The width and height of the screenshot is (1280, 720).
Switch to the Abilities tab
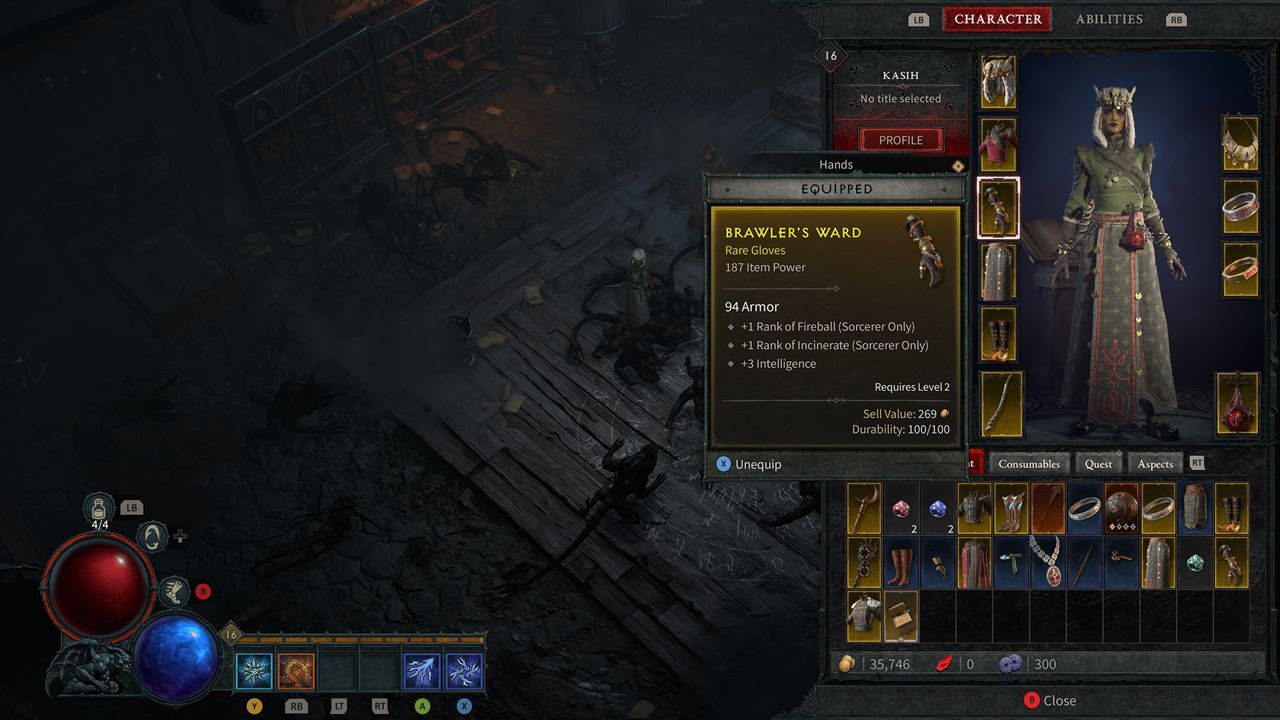[x=1108, y=19]
